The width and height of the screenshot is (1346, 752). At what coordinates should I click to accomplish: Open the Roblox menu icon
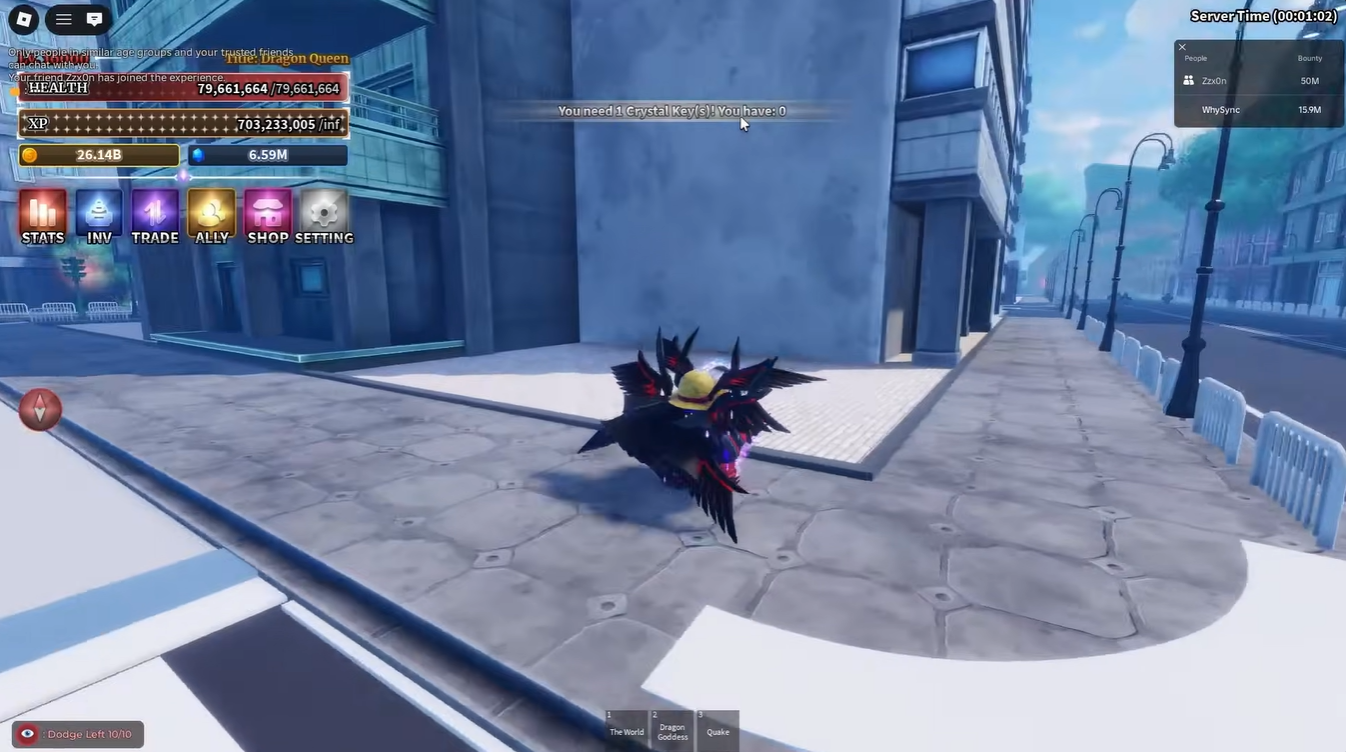click(21, 18)
